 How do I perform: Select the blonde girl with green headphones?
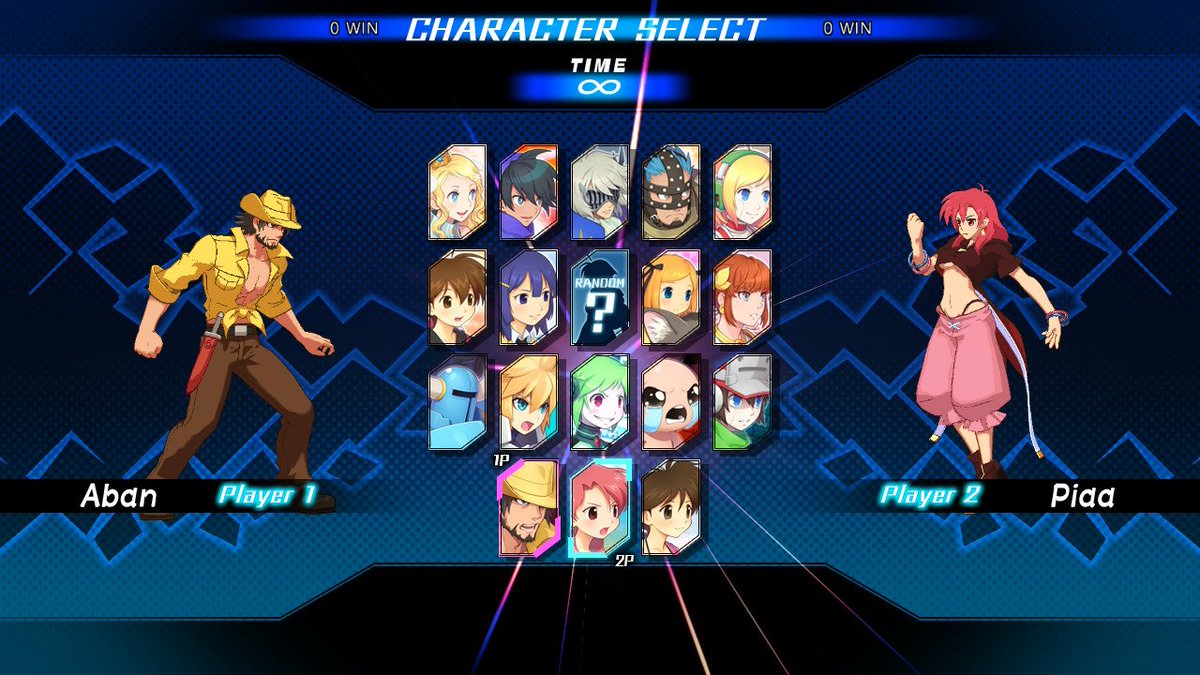742,192
